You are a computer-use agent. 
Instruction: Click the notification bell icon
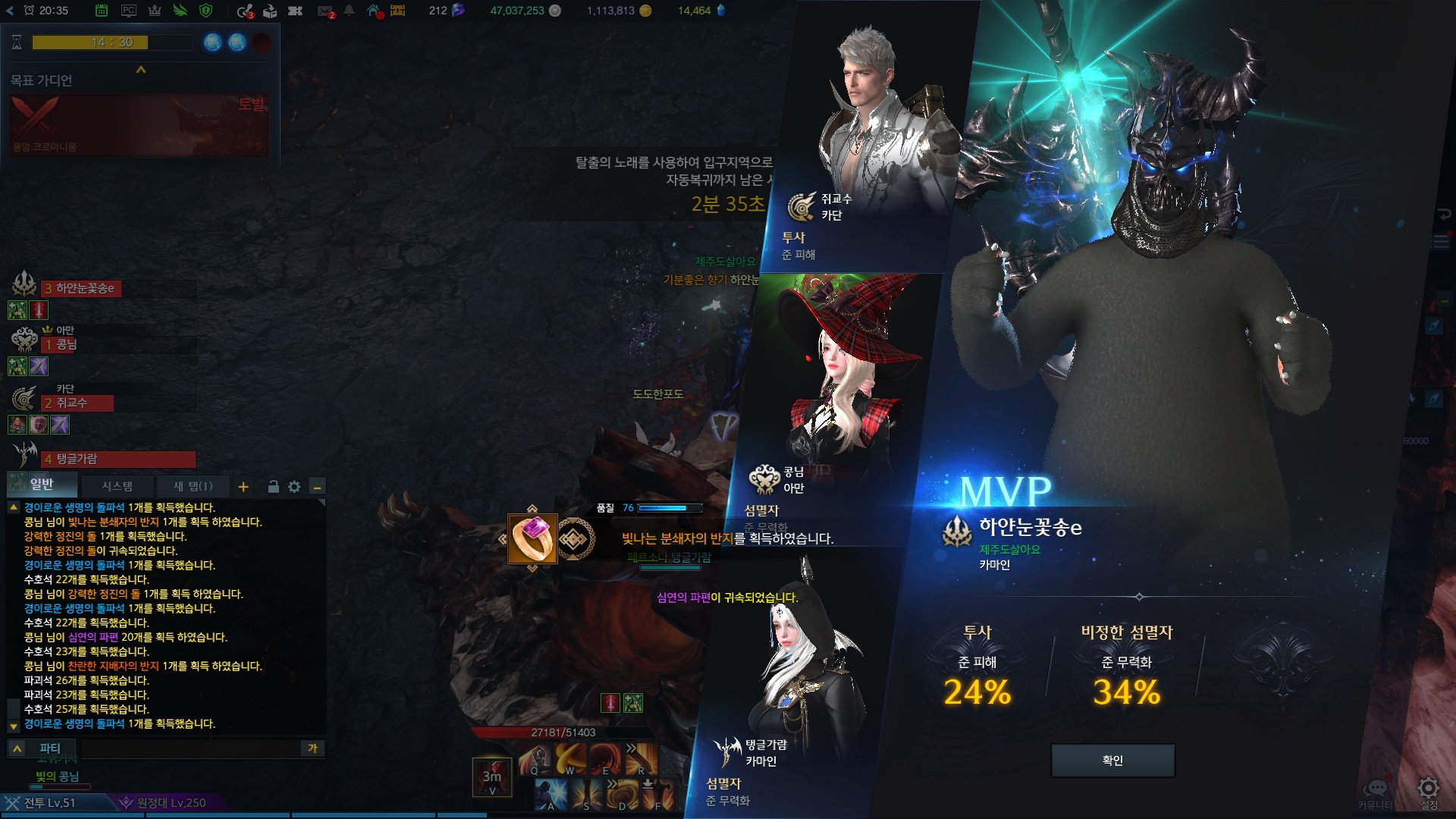[x=349, y=11]
